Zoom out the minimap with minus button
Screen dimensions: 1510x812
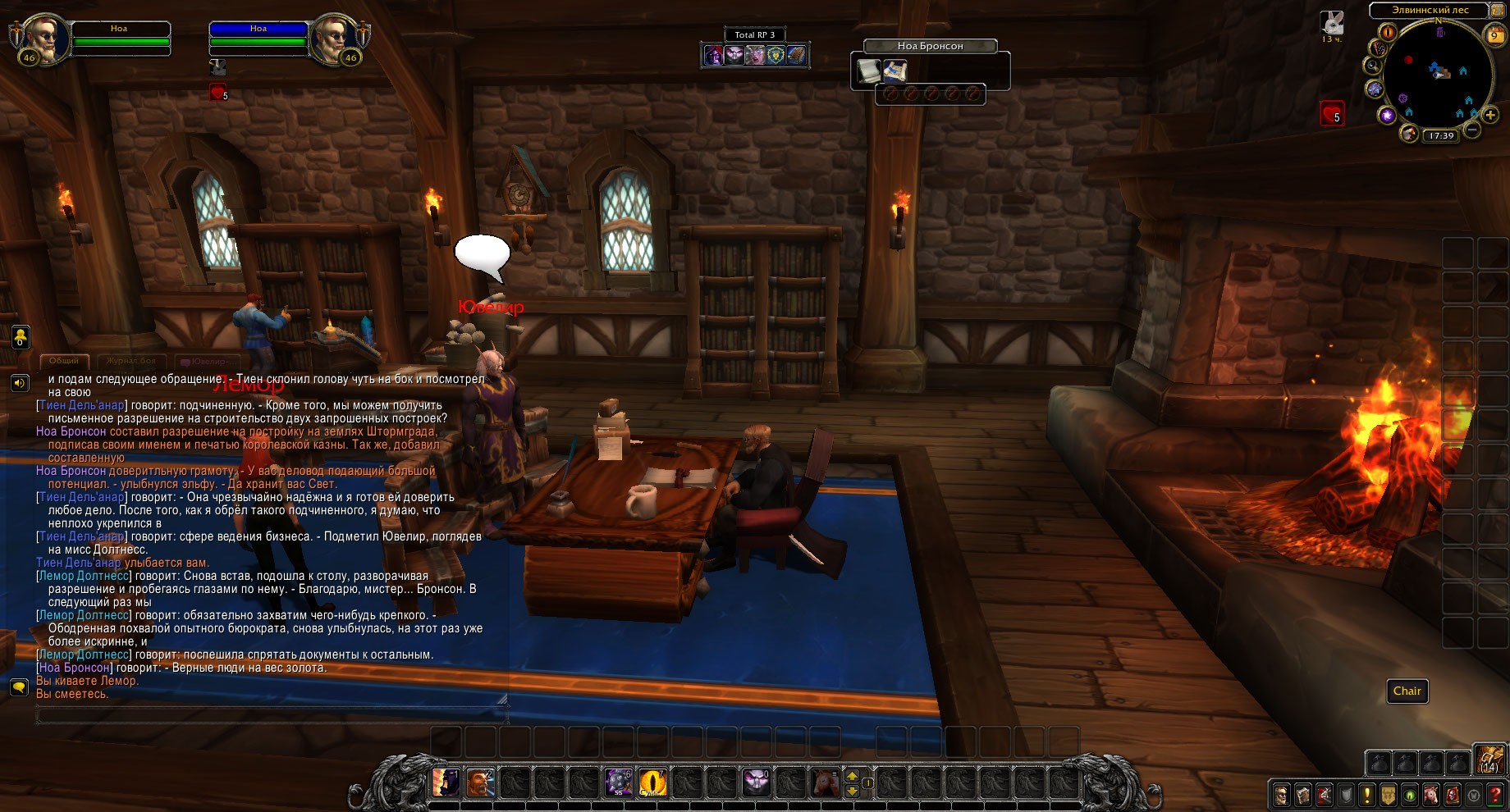pos(1473,130)
